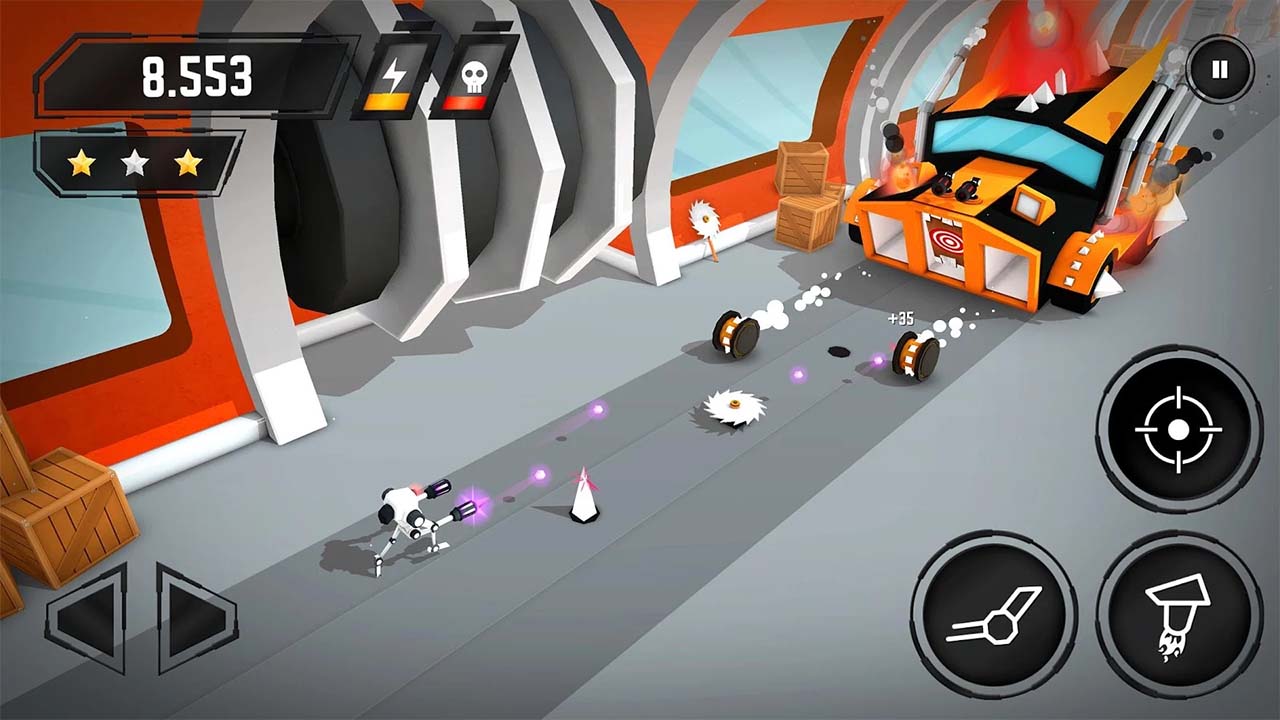Tap the lightning energy meter
This screenshot has height=720, width=1280.
(x=397, y=75)
